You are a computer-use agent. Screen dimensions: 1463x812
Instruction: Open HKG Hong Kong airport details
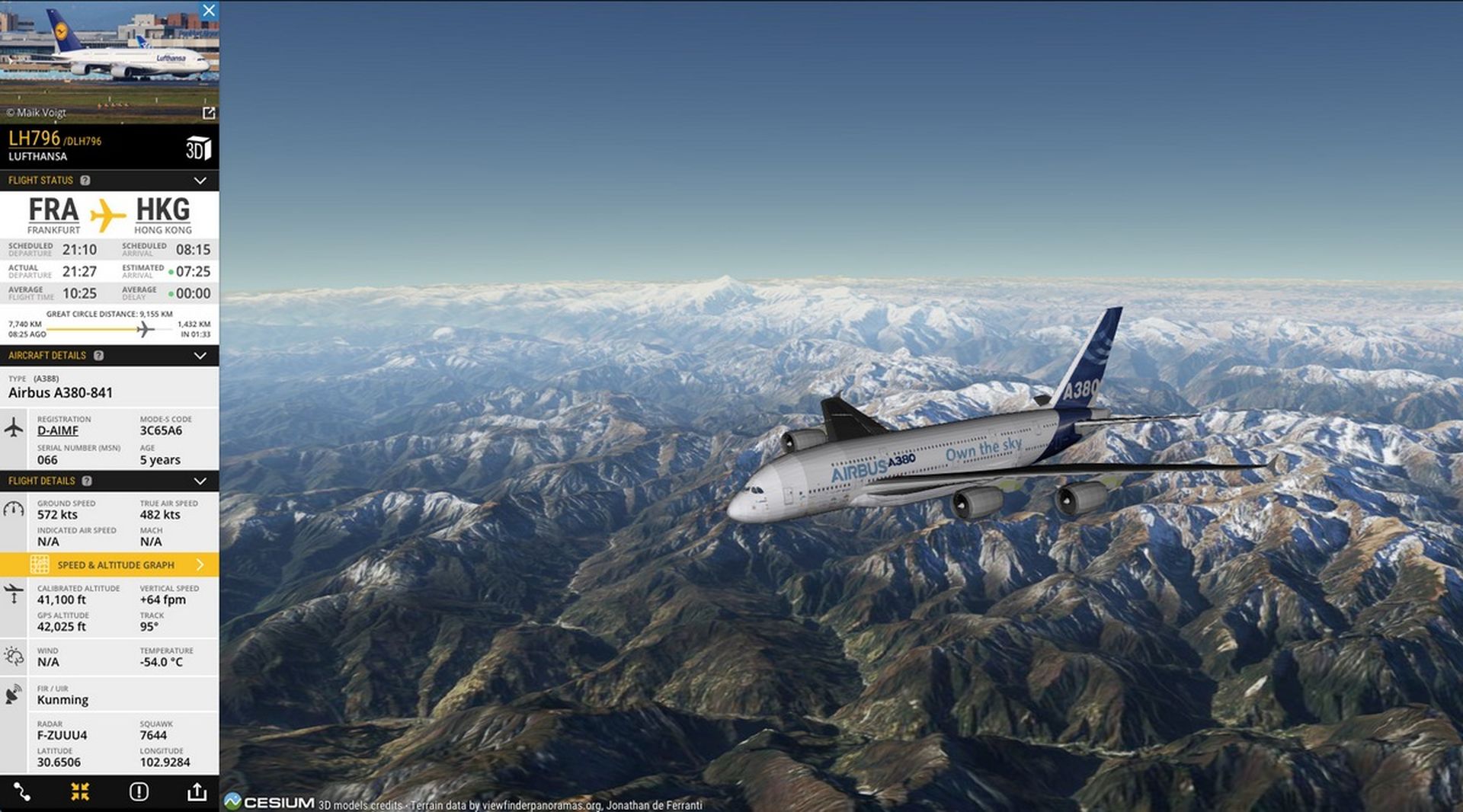pos(162,210)
